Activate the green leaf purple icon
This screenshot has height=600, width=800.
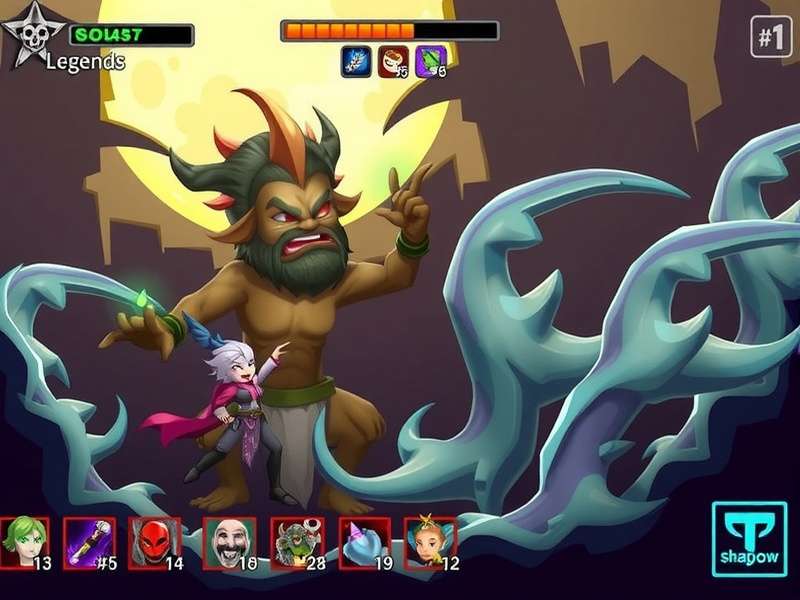tap(431, 61)
